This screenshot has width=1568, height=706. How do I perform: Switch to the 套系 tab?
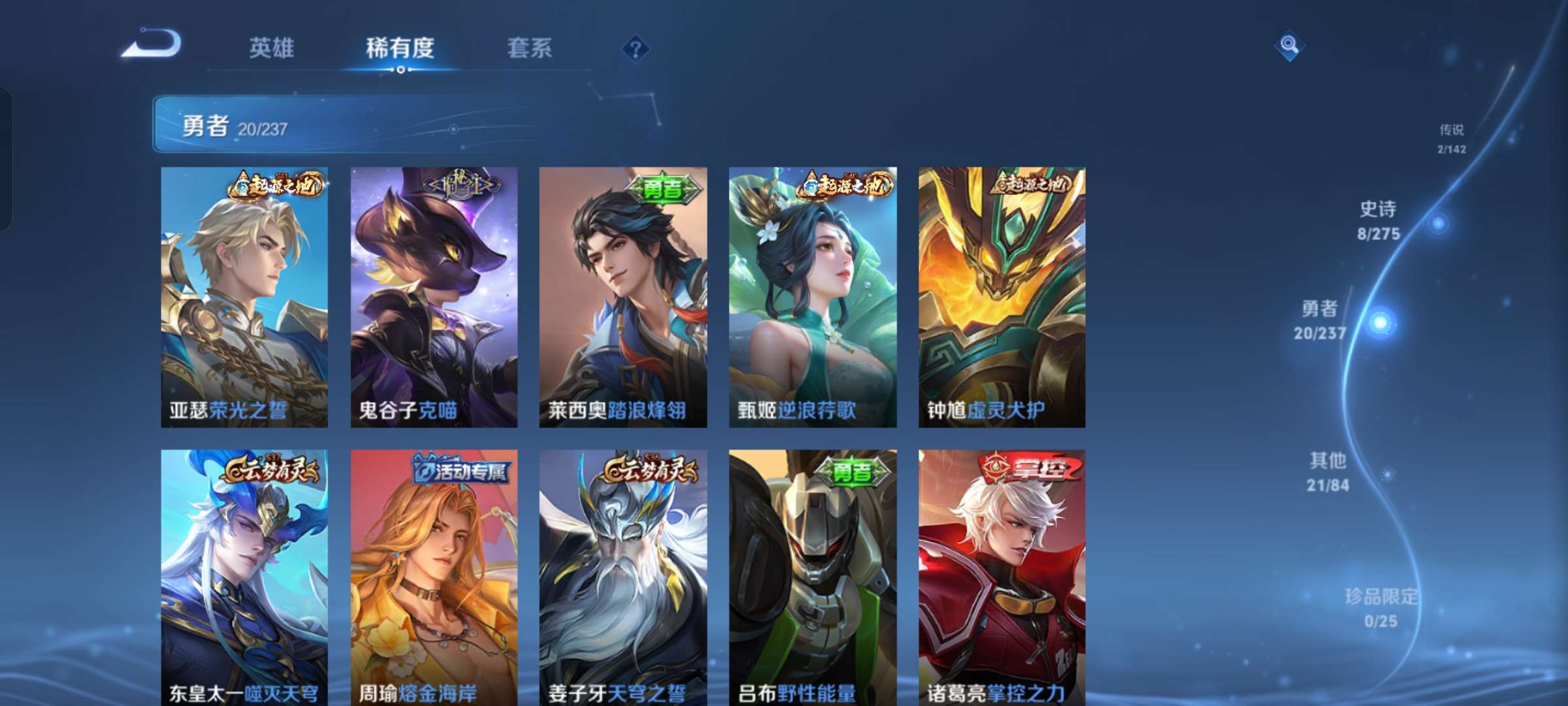530,46
